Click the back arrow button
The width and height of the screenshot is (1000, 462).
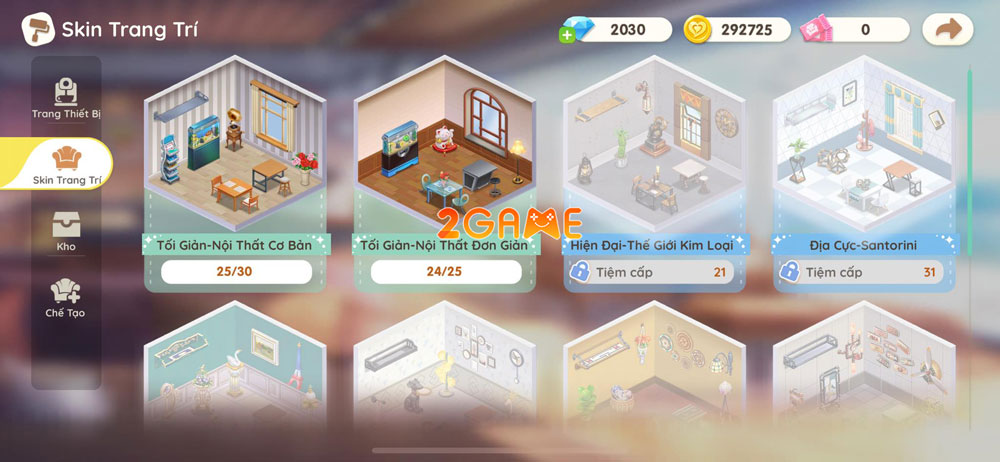pos(946,29)
